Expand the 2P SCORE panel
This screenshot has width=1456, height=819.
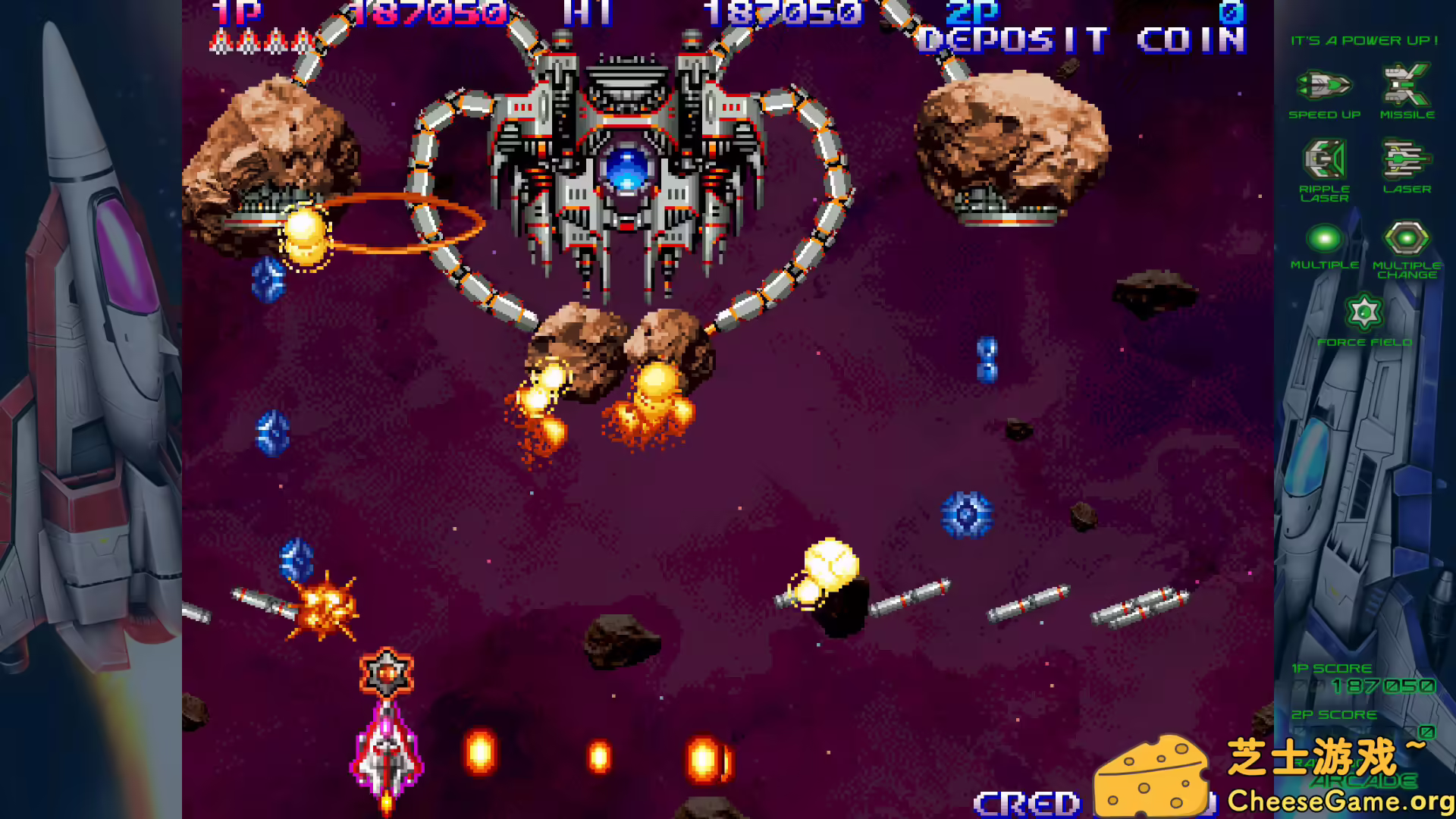pyautogui.click(x=1335, y=714)
